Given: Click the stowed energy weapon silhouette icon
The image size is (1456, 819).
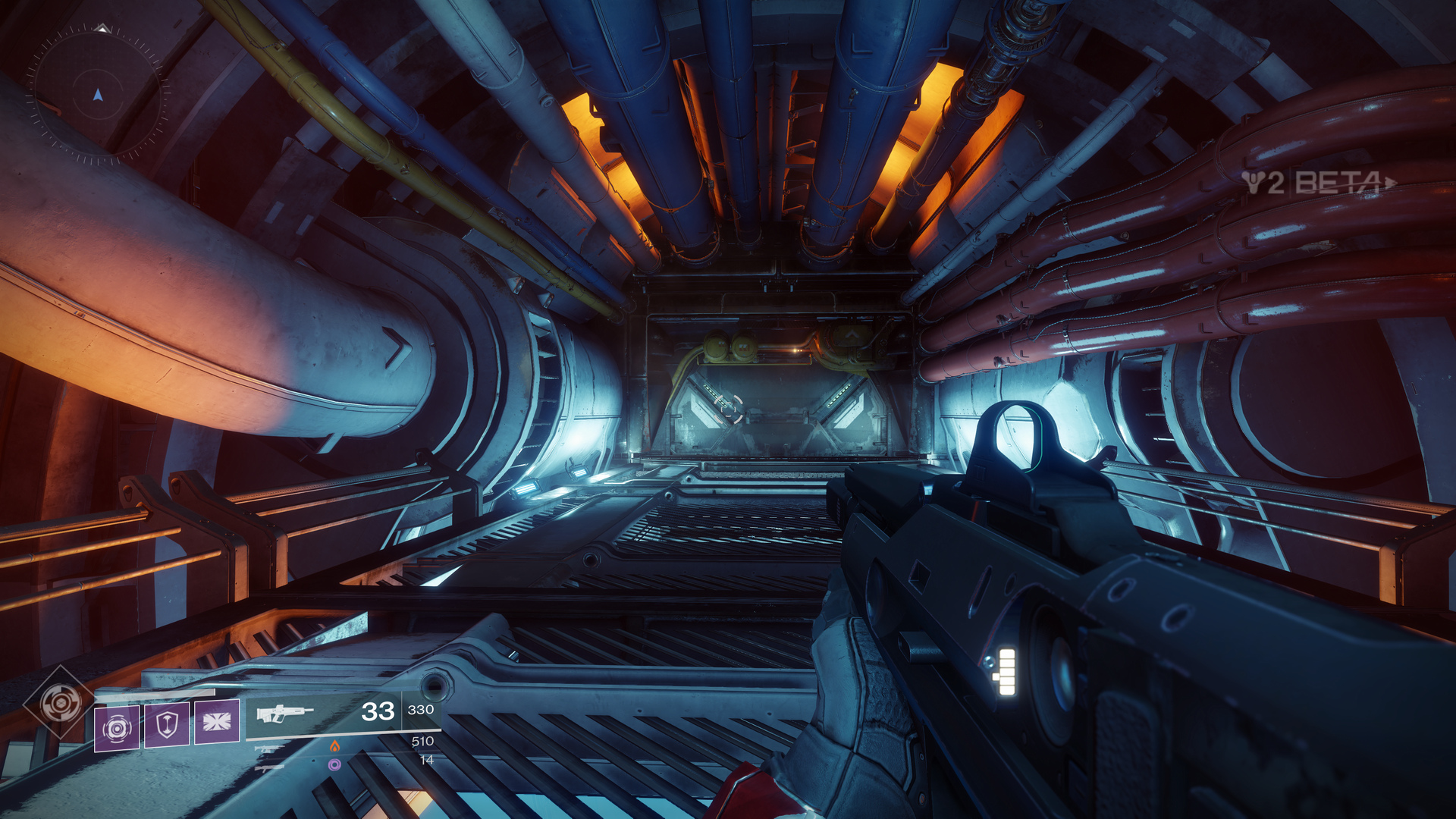Looking at the screenshot, I should [x=270, y=748].
